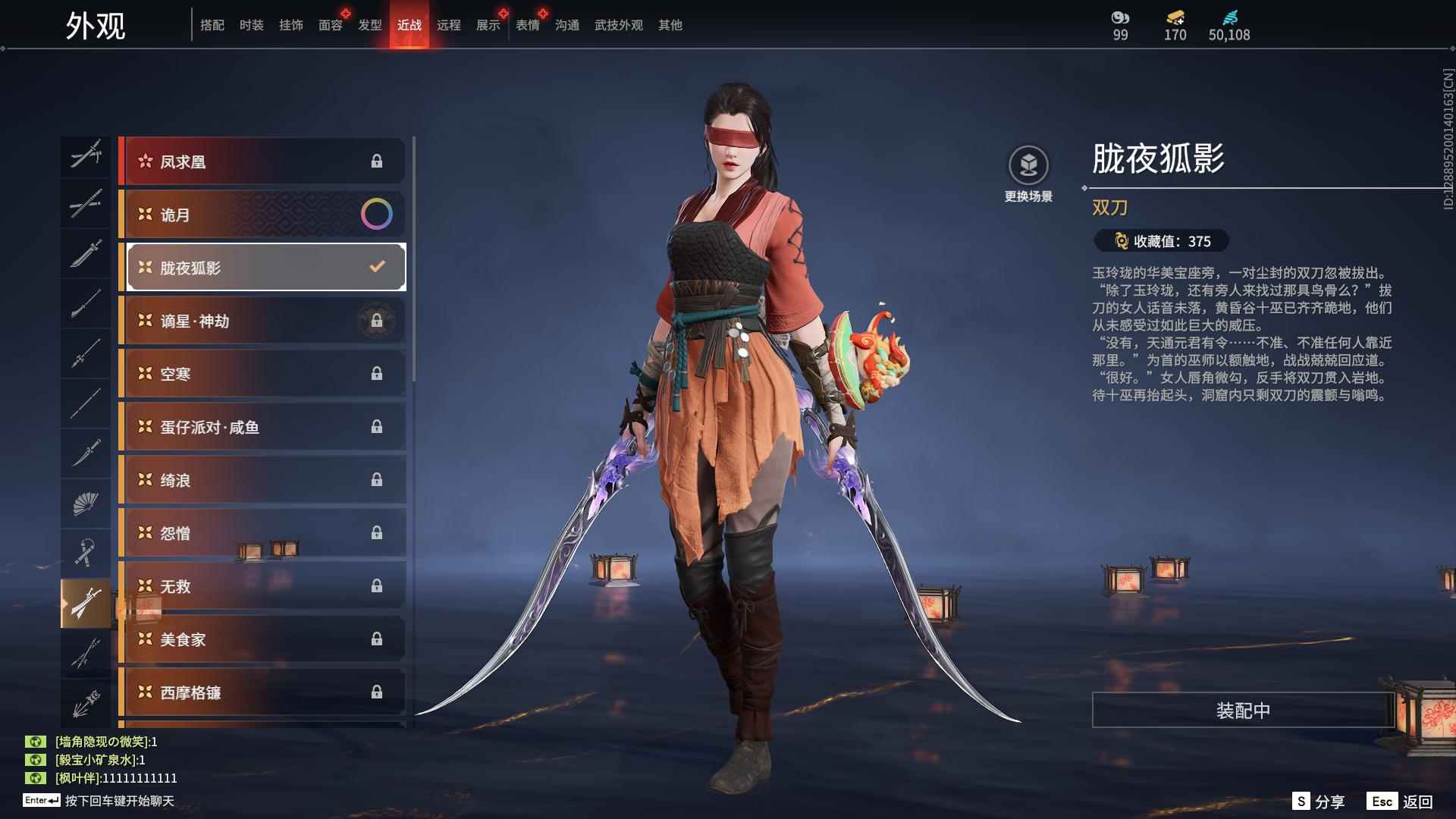This screenshot has width=1456, height=819.
Task: Open the 表情 menu item
Action: 526,25
